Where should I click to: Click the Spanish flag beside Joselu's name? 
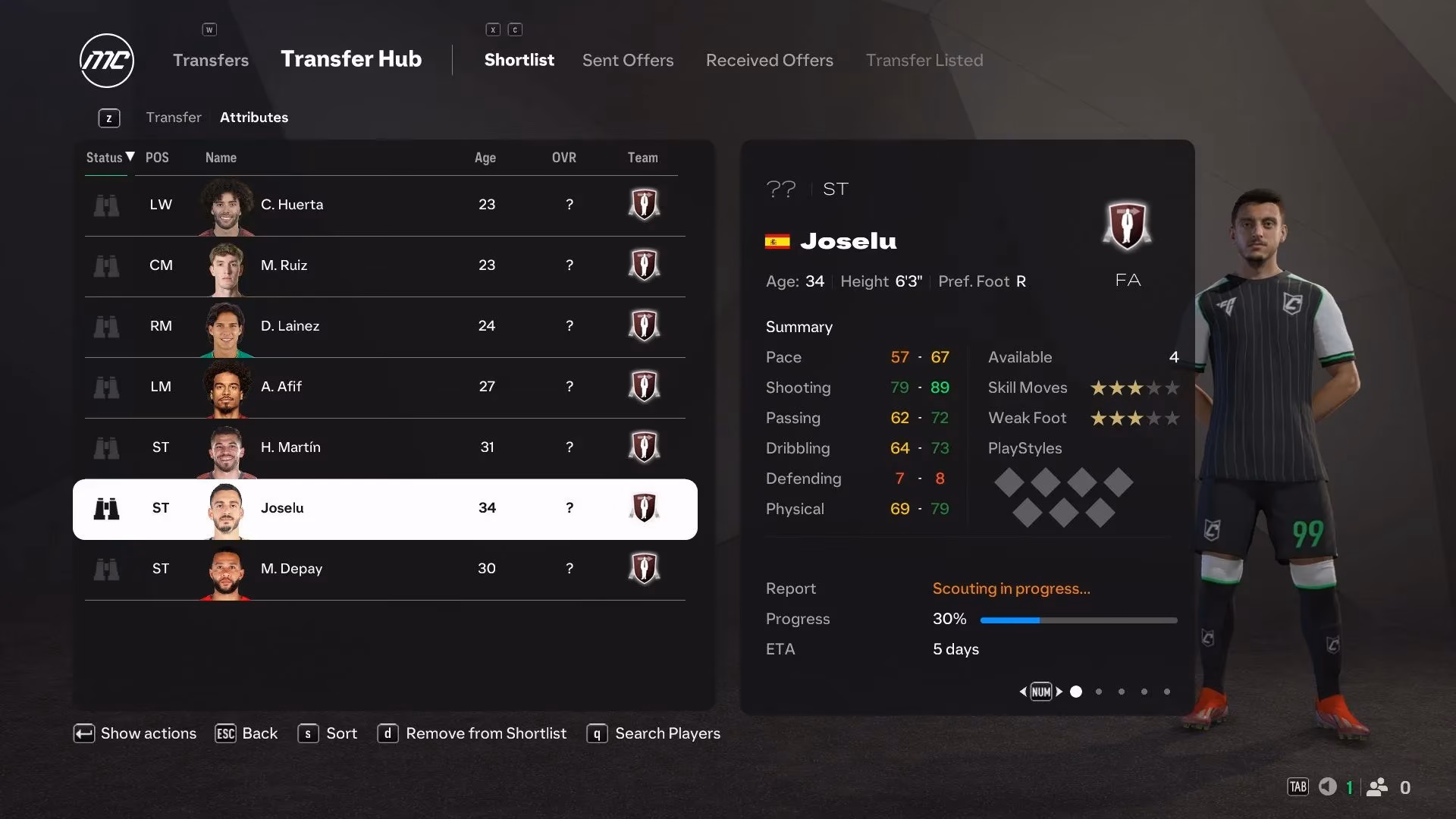point(777,241)
